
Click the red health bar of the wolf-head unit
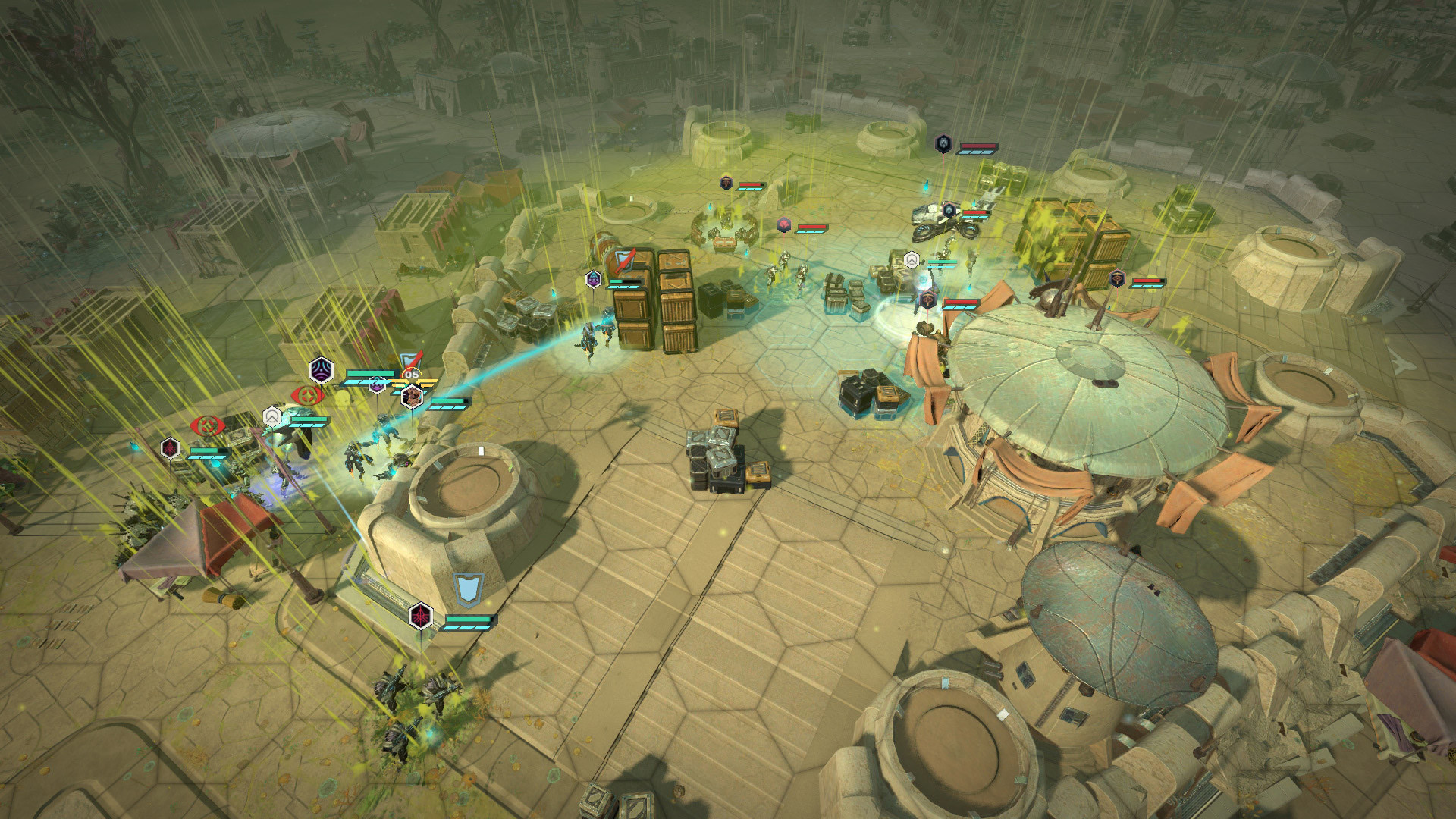(978, 146)
